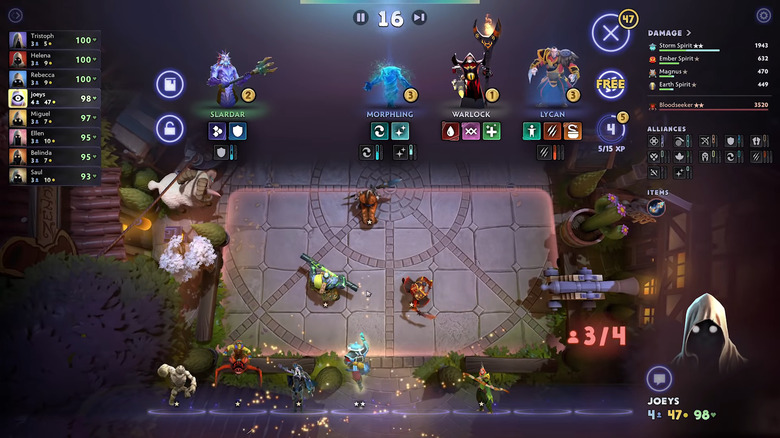Pause the round timer
The width and height of the screenshot is (780, 438).
tap(361, 17)
